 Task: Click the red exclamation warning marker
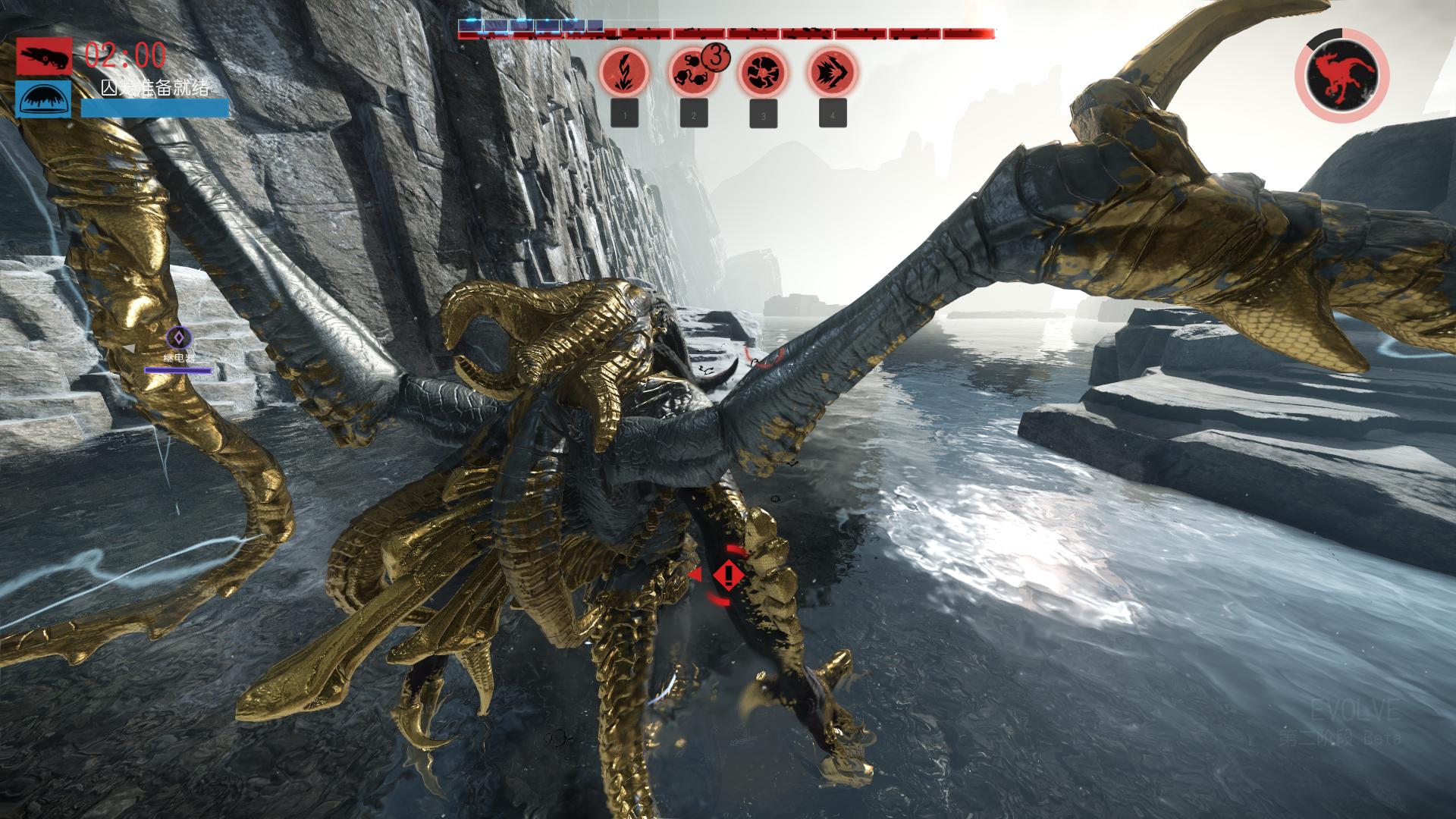pyautogui.click(x=728, y=576)
